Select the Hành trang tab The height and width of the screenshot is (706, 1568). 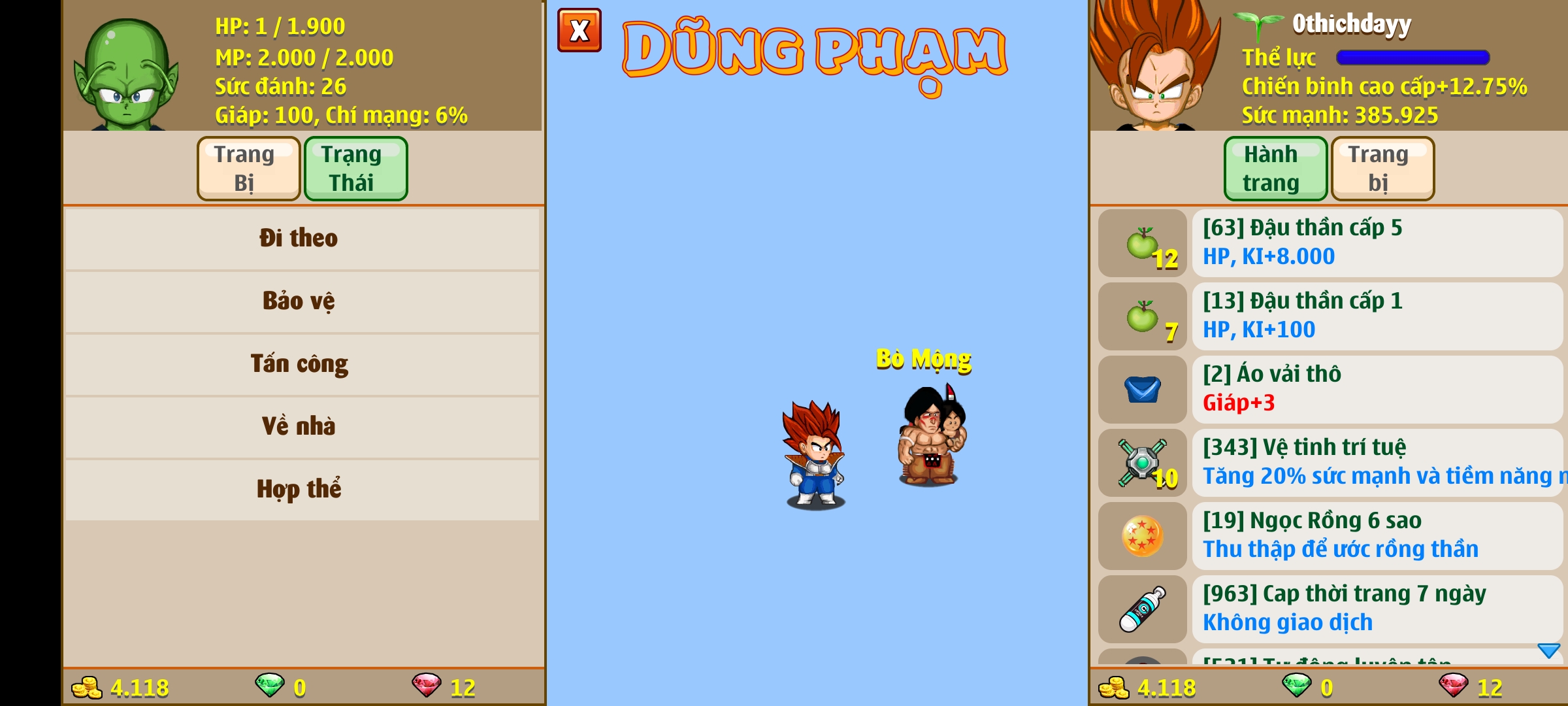[x=1275, y=169]
